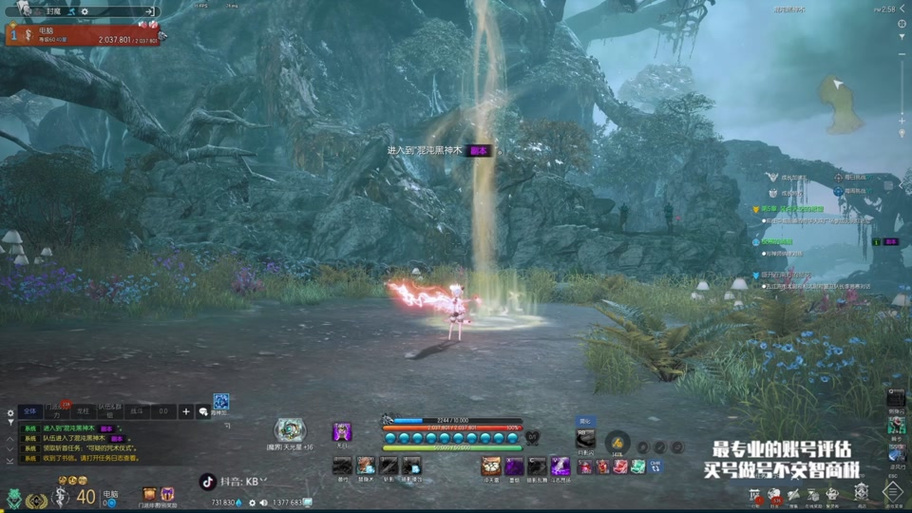Viewport: 912px width, 513px height.
Task: Open the blue rune buff icon above chat
Action: pos(221,402)
